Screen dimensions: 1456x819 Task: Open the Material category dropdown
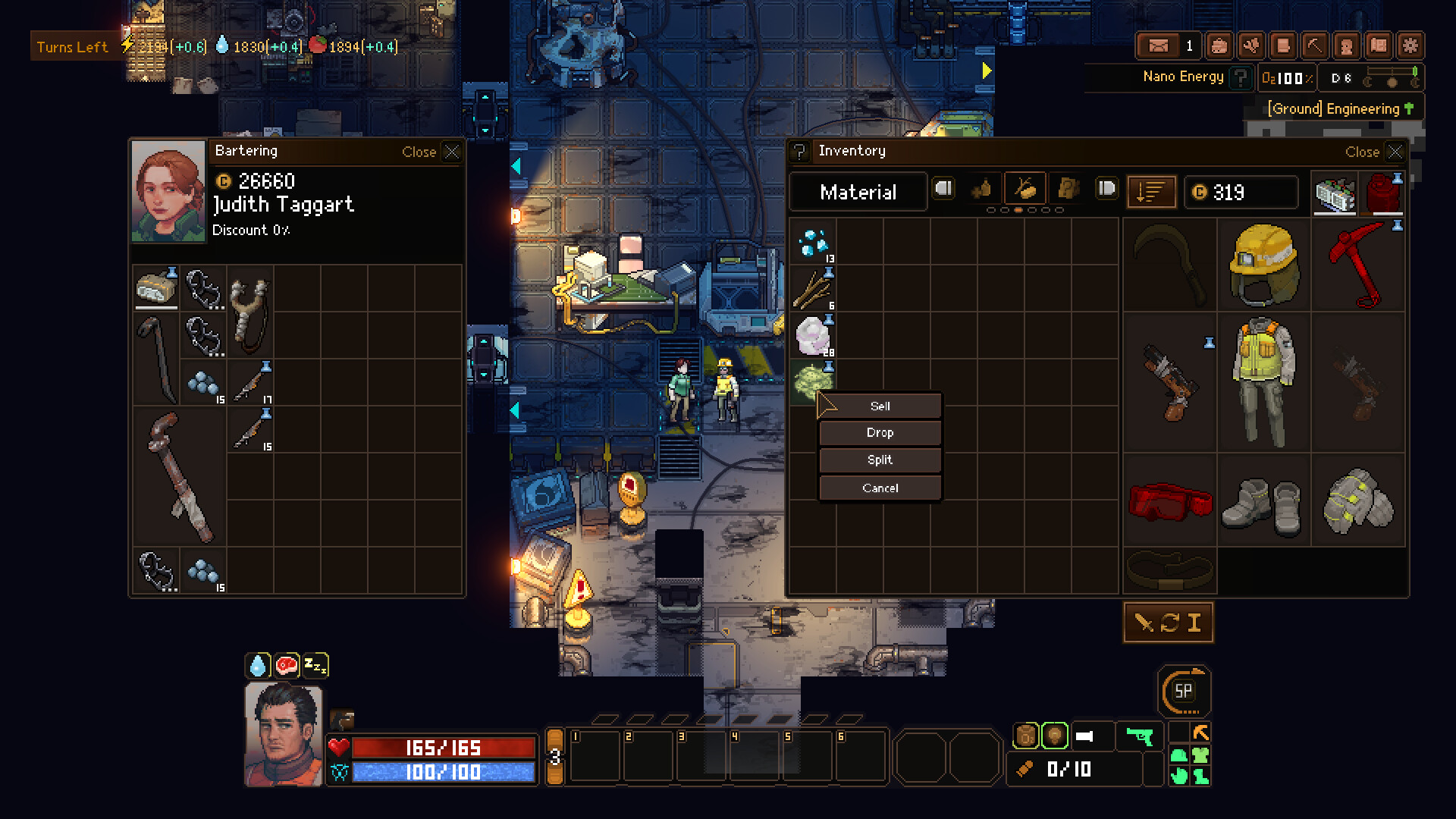point(857,192)
